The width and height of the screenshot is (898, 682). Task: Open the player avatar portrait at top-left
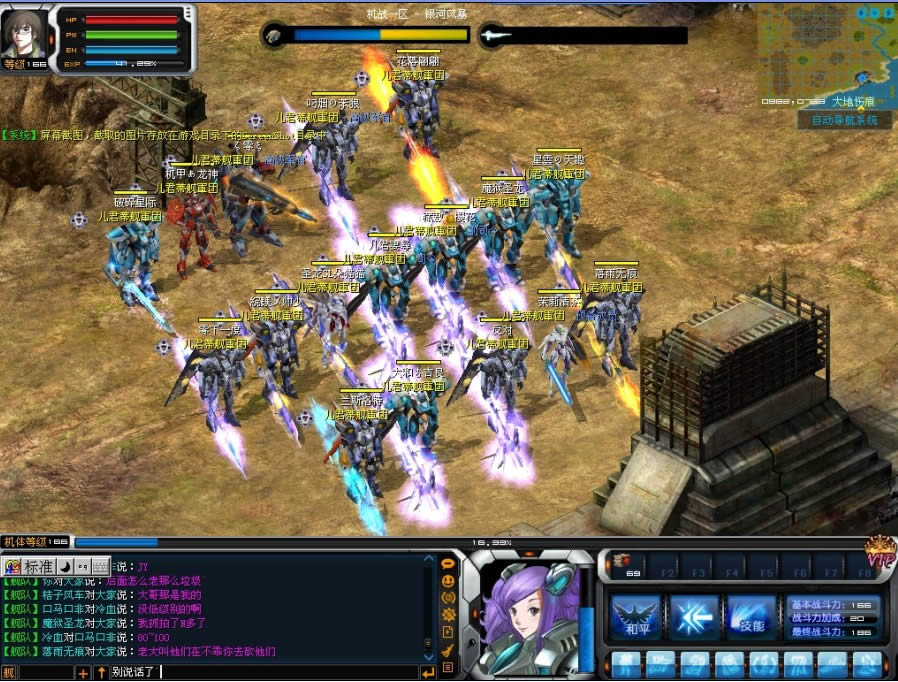pyautogui.click(x=24, y=34)
